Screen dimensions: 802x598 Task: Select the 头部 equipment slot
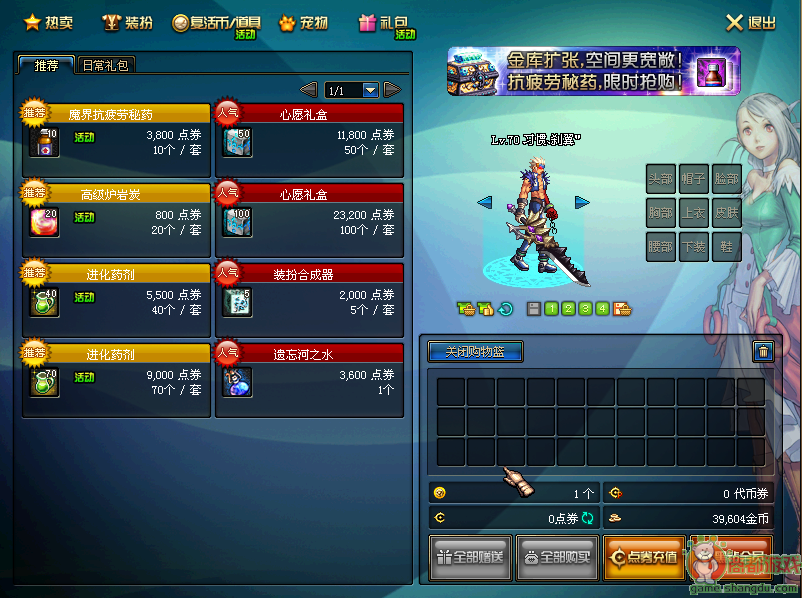click(660, 178)
